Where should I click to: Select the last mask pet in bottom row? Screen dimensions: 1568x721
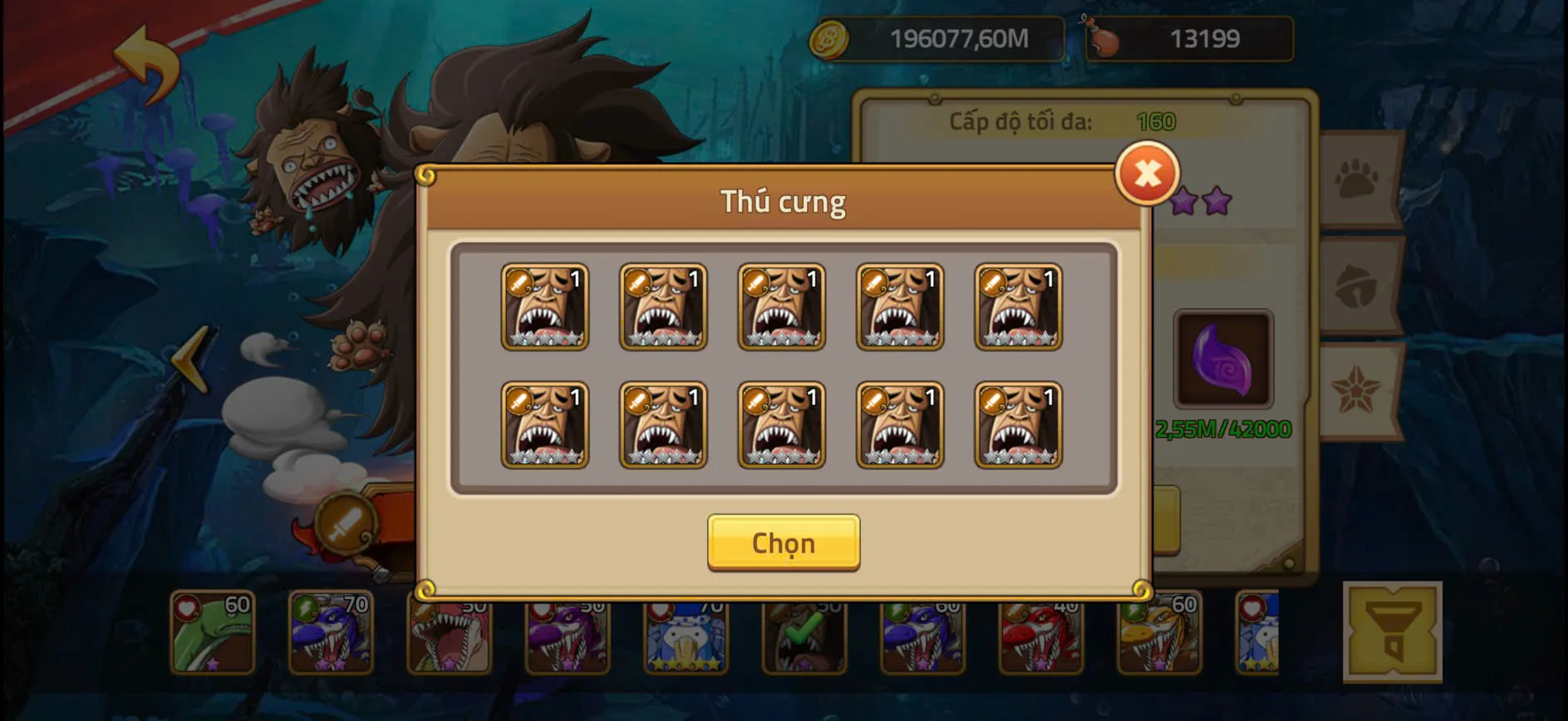click(1017, 425)
